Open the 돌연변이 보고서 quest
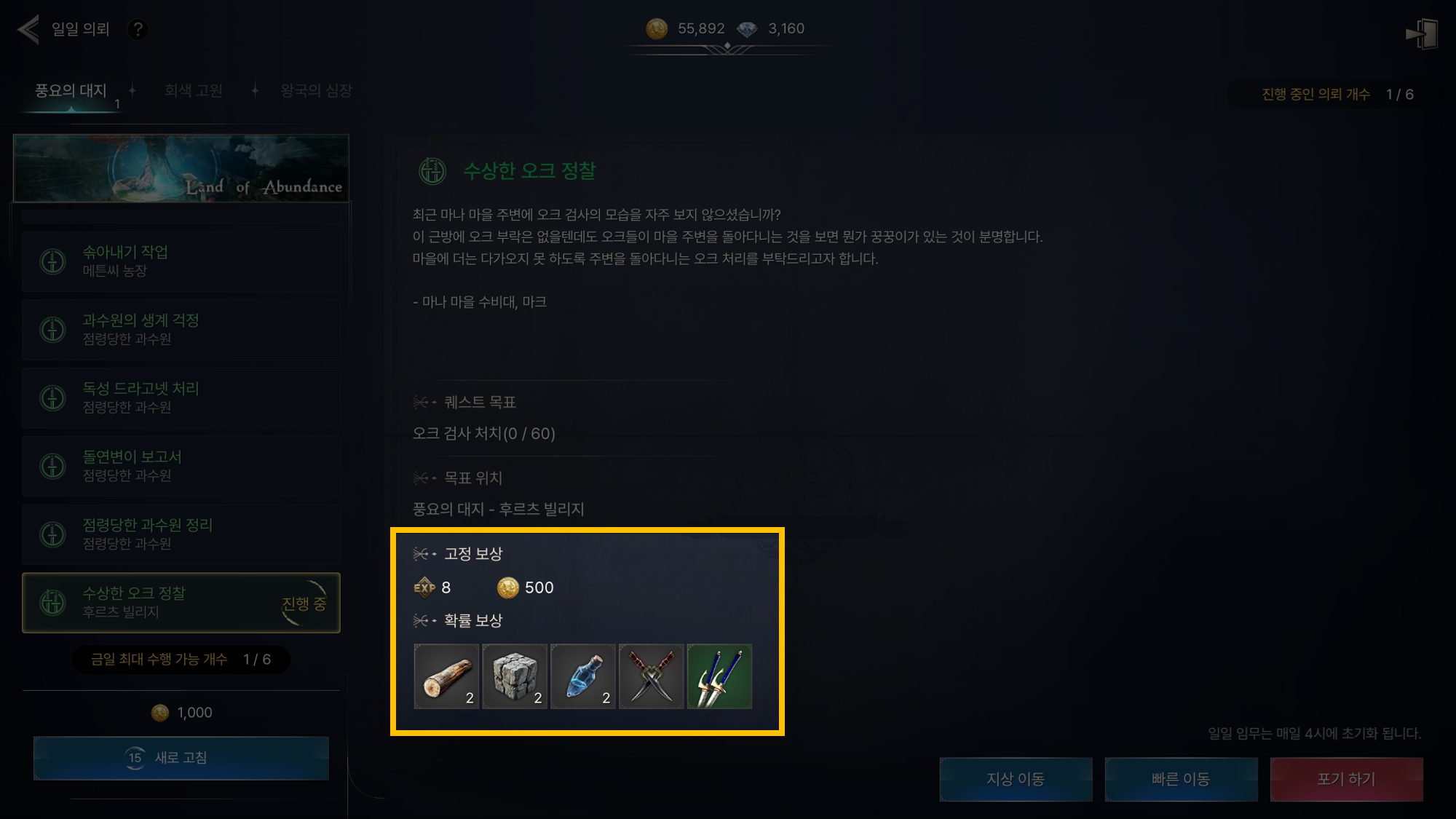The height and width of the screenshot is (819, 1456). pos(181,466)
